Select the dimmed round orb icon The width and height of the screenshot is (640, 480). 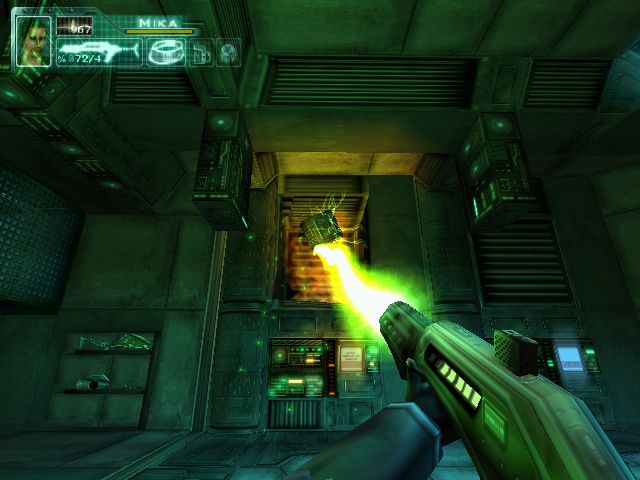point(229,53)
